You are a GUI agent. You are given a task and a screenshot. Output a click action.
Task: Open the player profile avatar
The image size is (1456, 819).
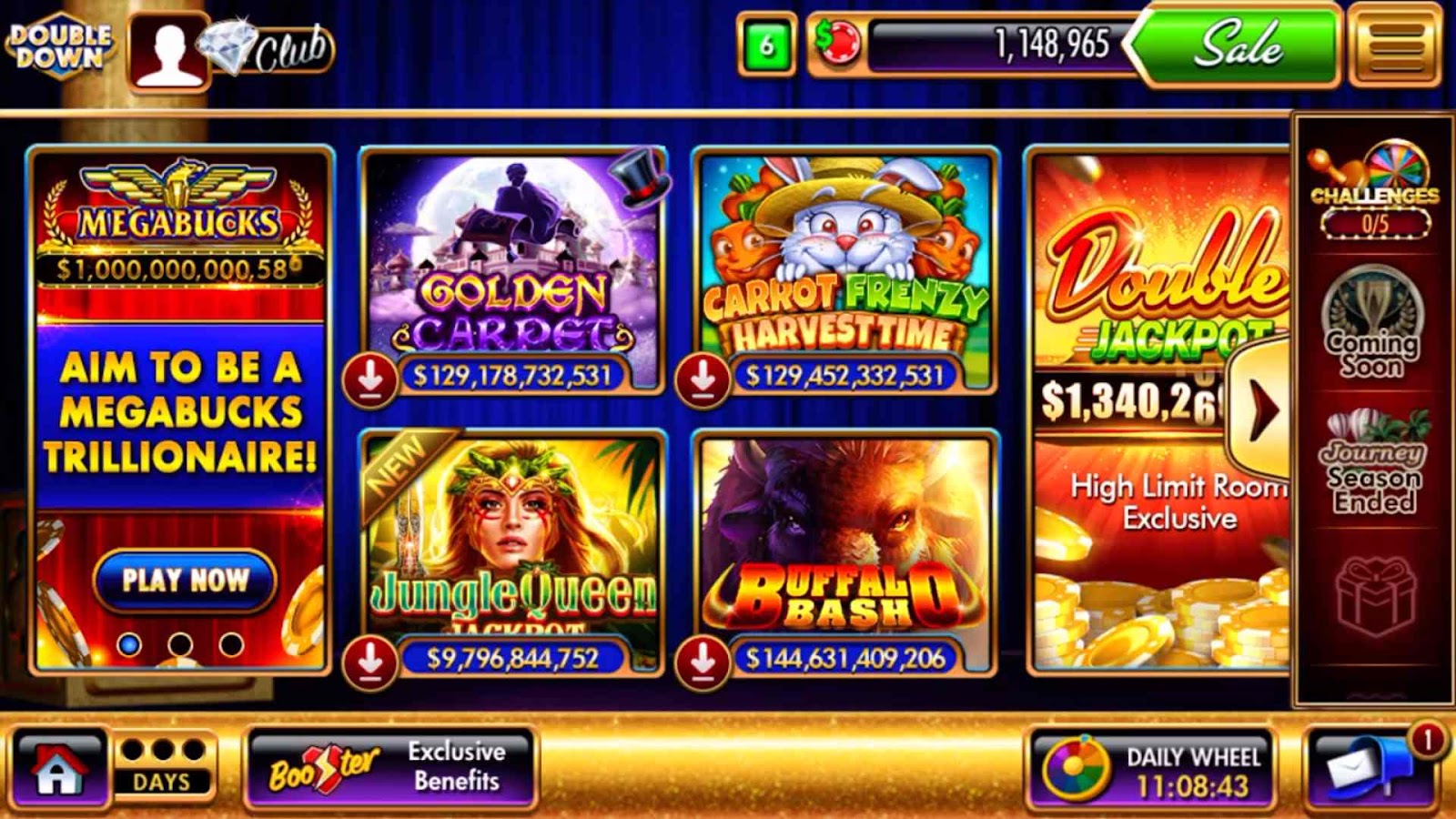point(169,50)
